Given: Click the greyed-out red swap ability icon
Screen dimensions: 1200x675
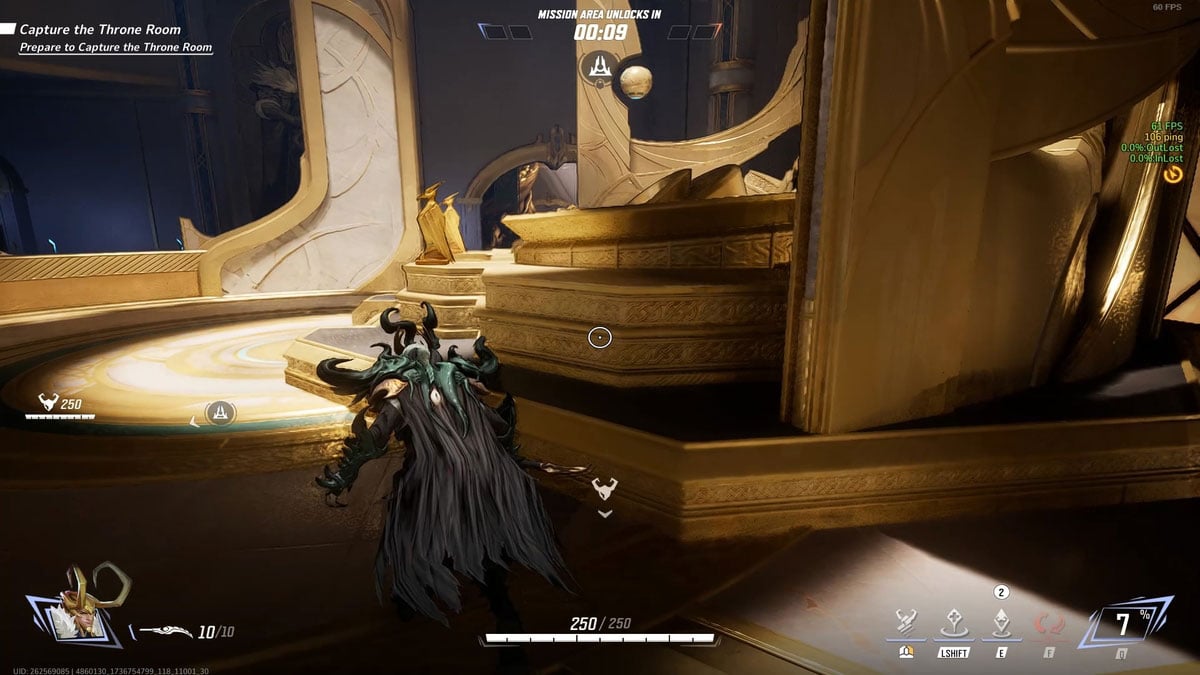Looking at the screenshot, I should coord(1049,624).
